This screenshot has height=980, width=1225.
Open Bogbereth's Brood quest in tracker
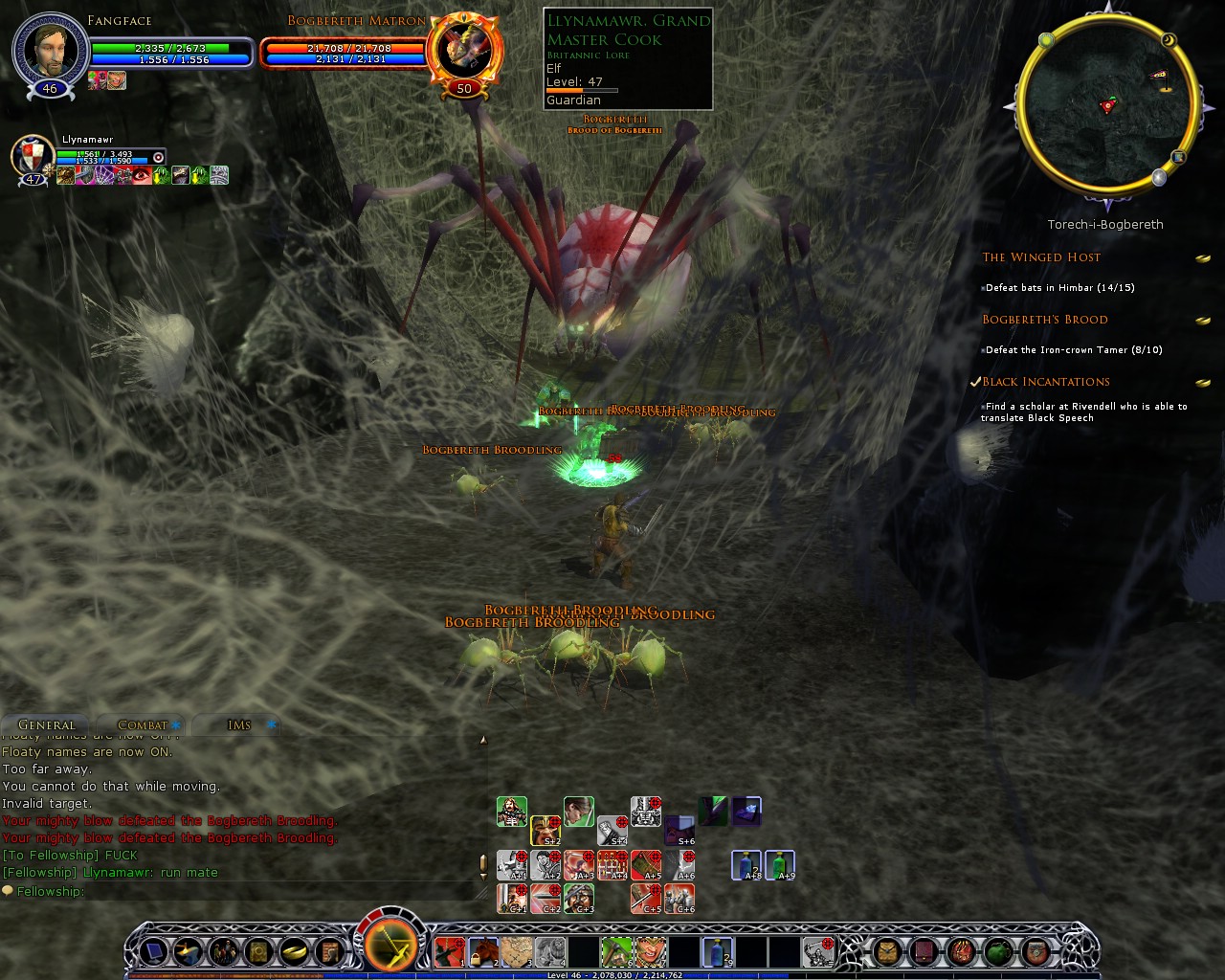tap(1045, 320)
